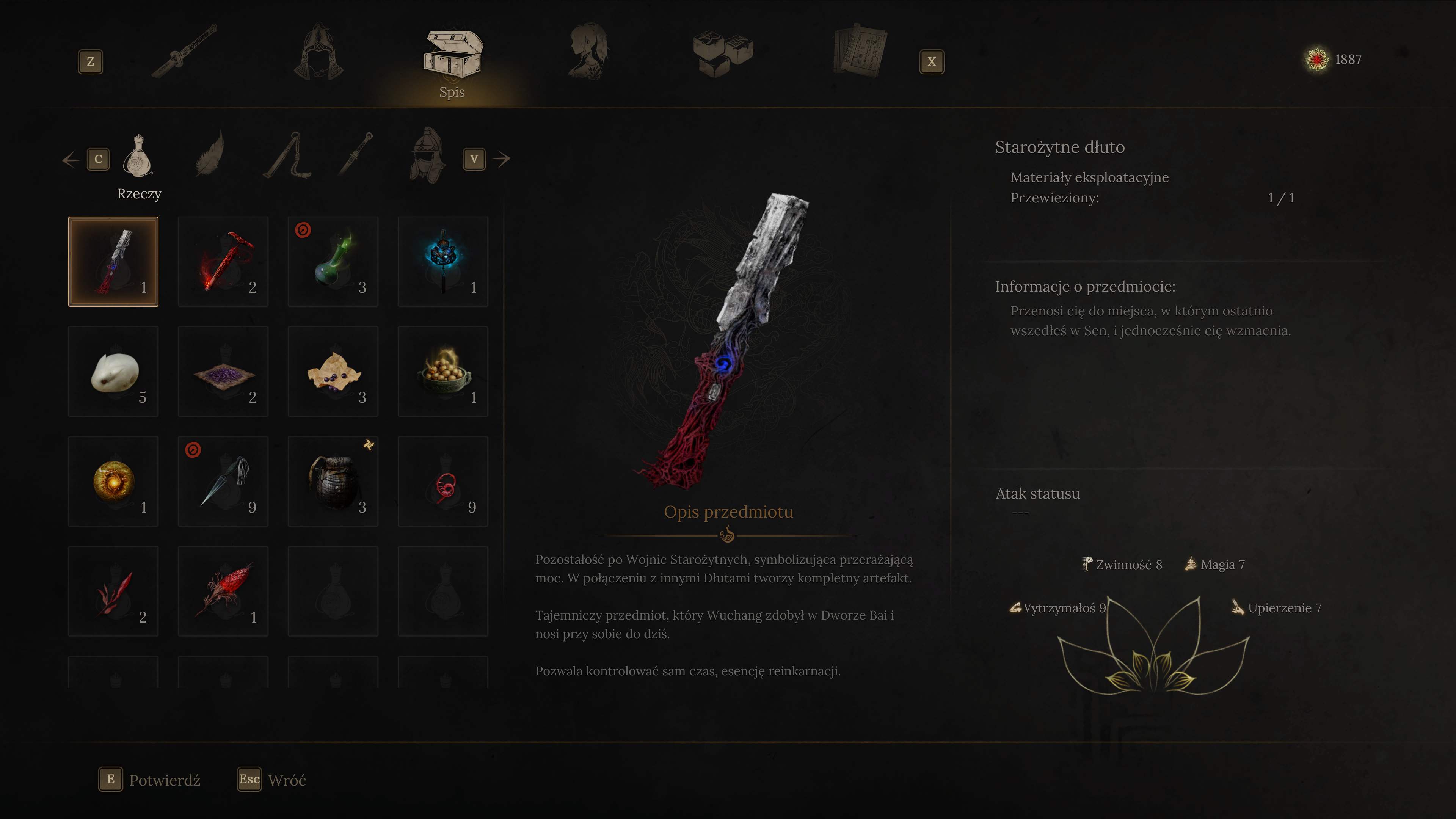
Task: Select the throwing dart item slot
Action: tap(223, 482)
